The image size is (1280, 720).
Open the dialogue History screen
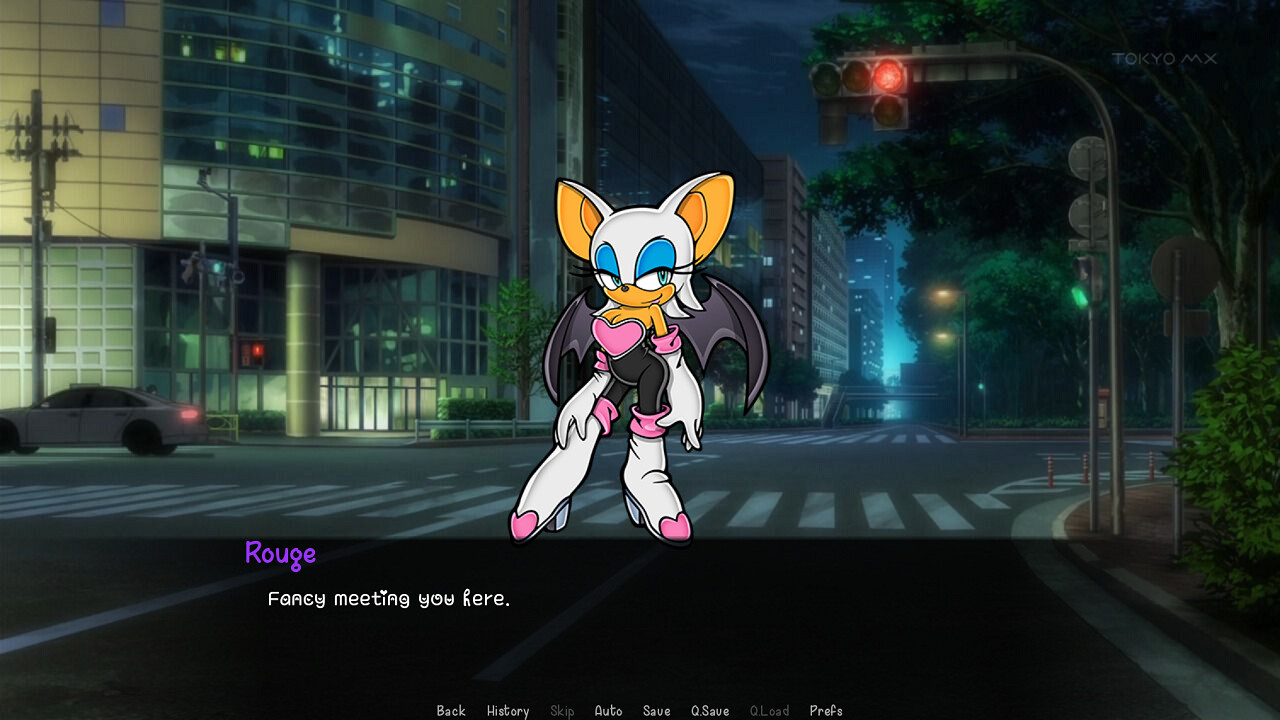pos(508,711)
